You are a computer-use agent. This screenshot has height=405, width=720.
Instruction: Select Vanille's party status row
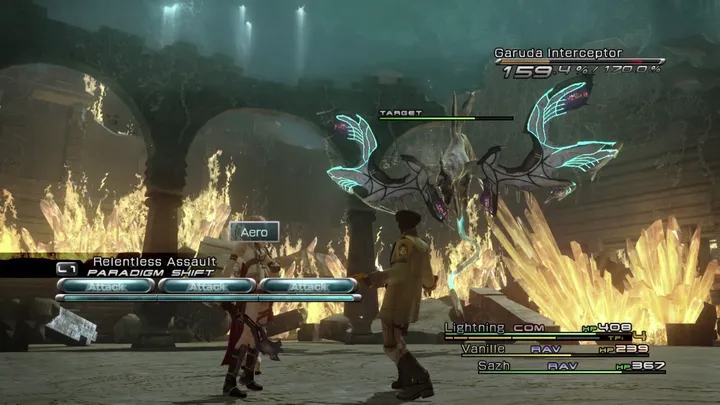point(553,349)
